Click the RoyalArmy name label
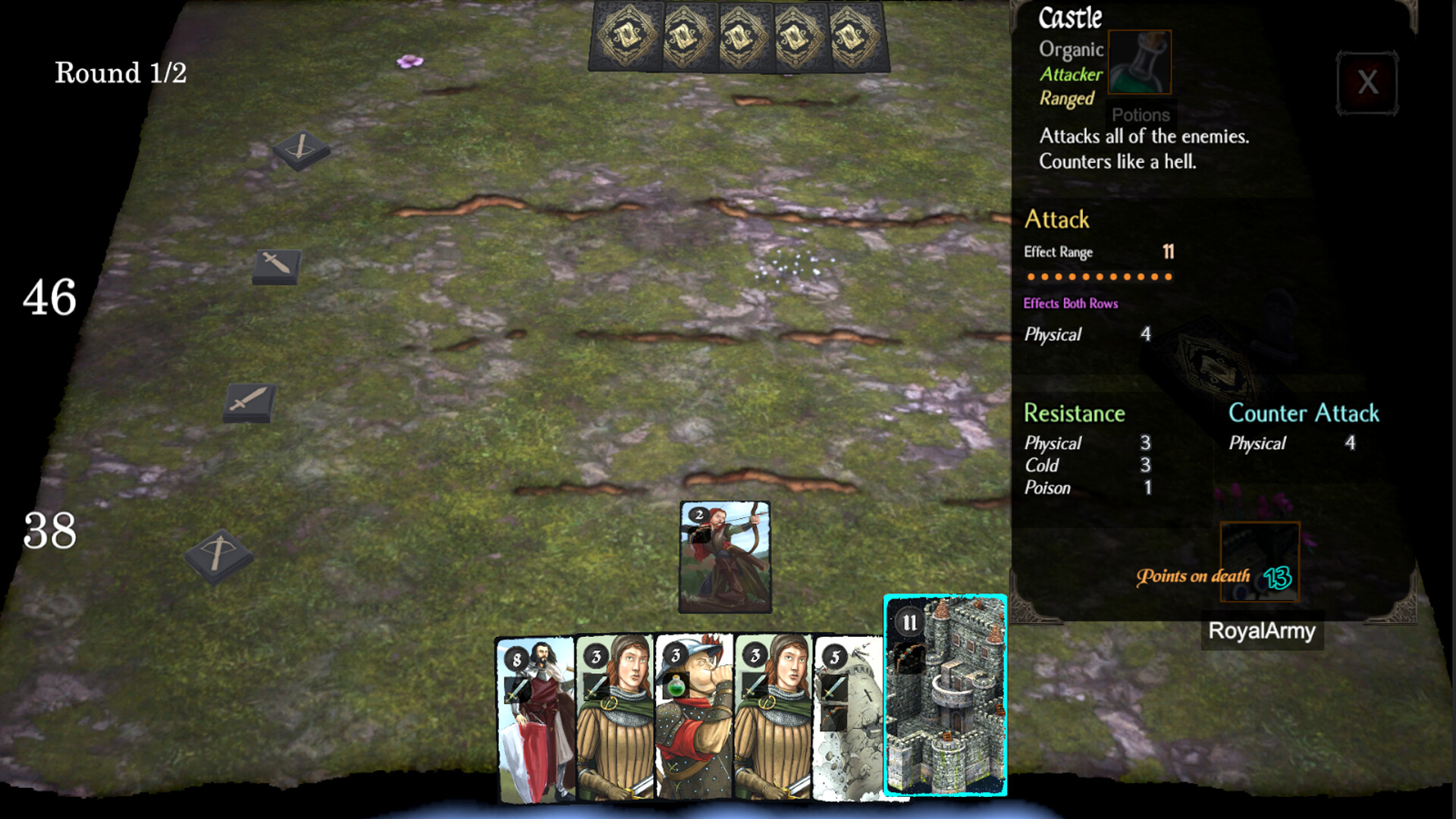The height and width of the screenshot is (819, 1456). click(1261, 631)
